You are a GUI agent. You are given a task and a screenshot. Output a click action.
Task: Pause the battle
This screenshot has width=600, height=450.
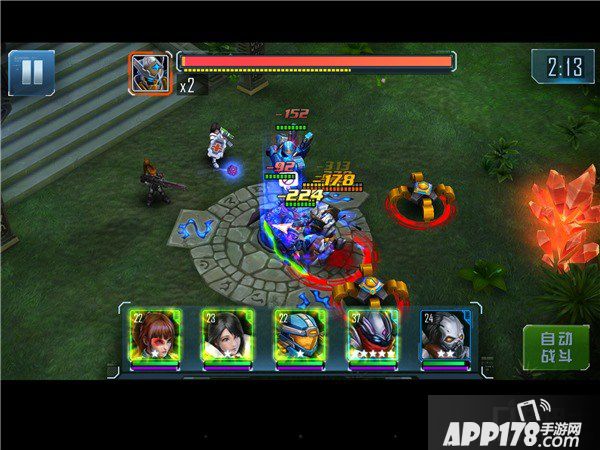[x=31, y=73]
